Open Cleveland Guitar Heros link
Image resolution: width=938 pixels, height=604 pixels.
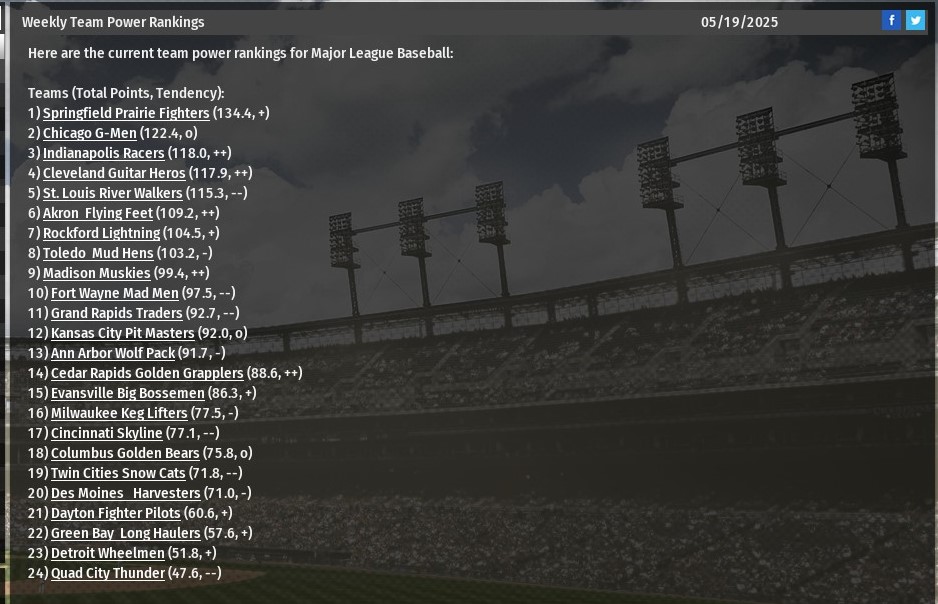pos(114,173)
